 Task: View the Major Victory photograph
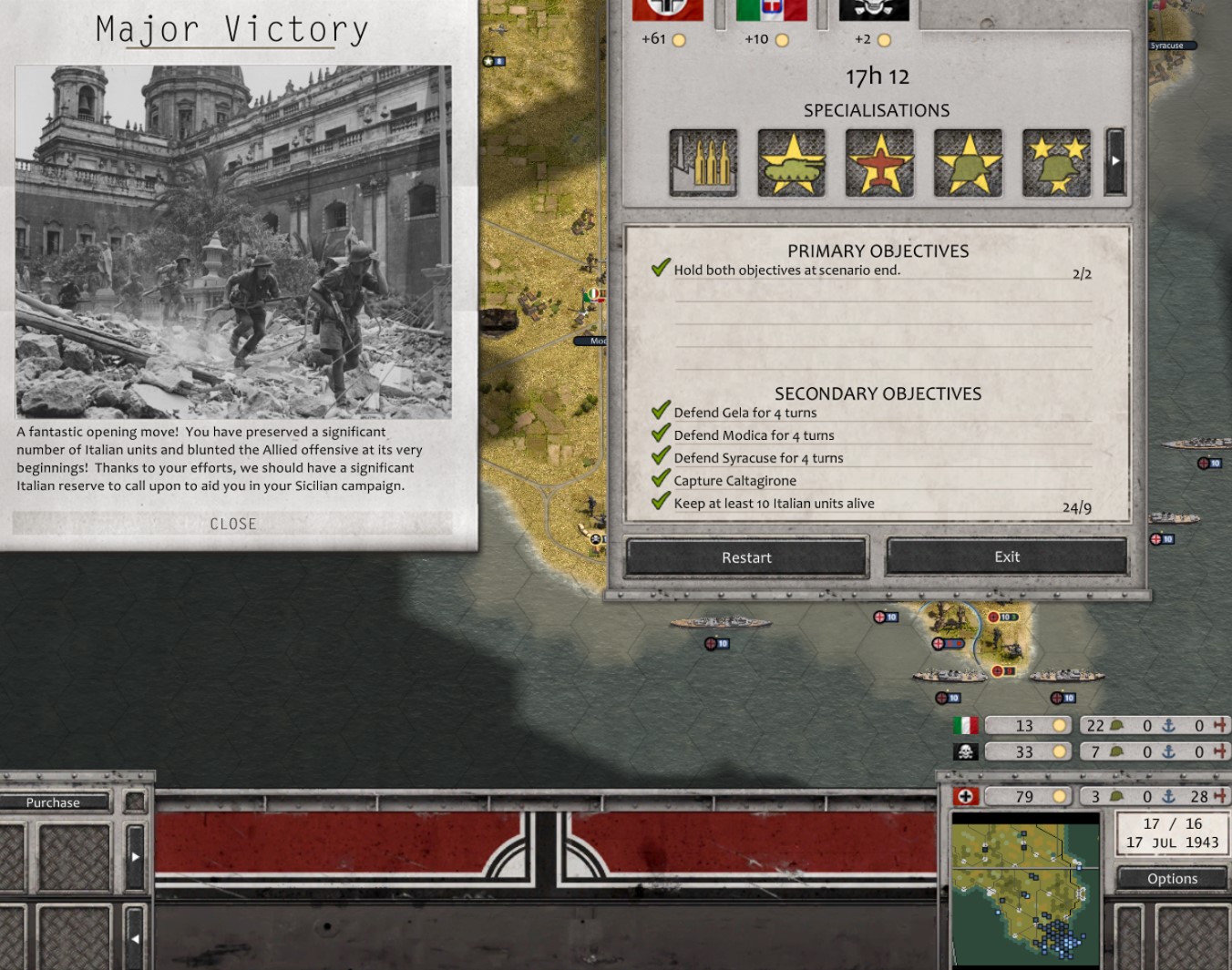pos(233,241)
